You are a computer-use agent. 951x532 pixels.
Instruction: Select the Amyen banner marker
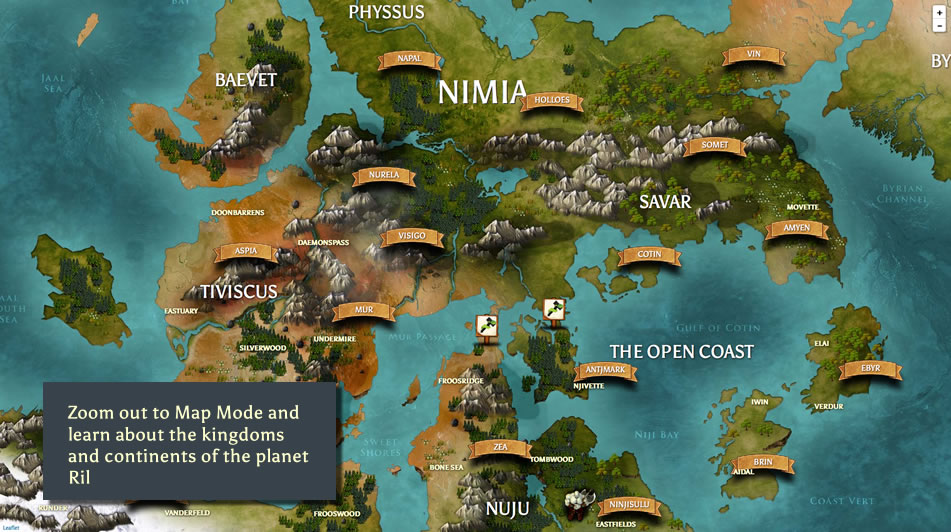coord(796,229)
